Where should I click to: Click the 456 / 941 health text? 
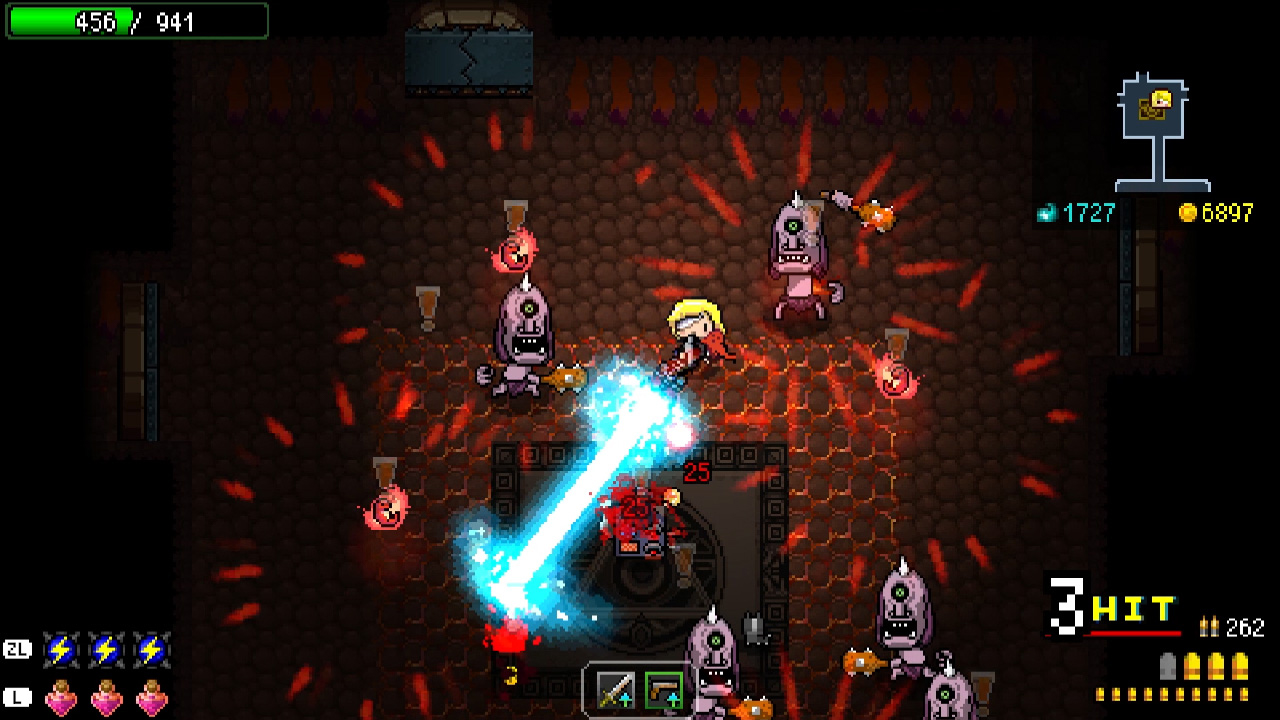(x=136, y=21)
